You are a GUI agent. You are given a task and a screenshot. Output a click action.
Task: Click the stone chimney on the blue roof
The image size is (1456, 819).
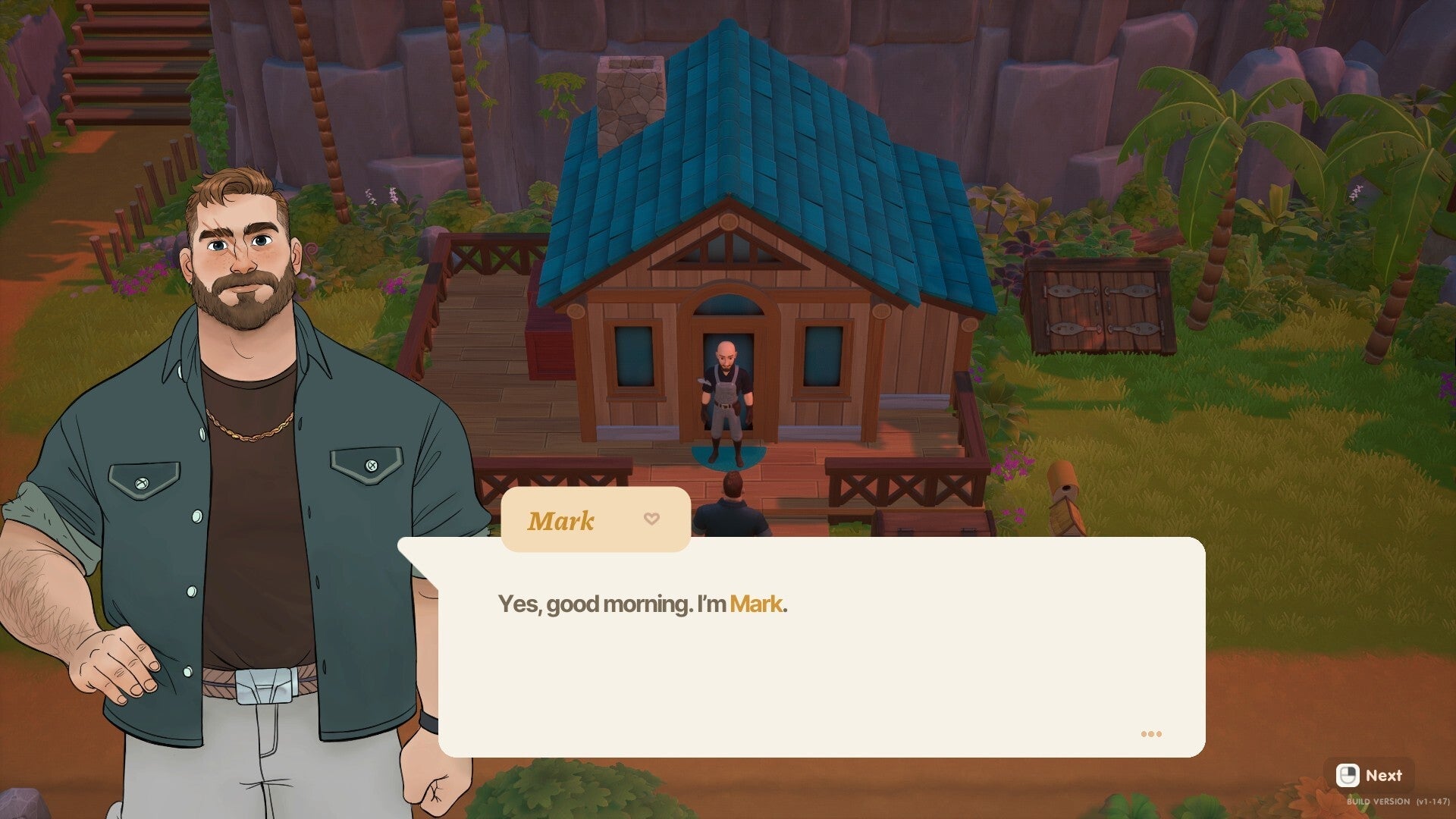(629, 99)
